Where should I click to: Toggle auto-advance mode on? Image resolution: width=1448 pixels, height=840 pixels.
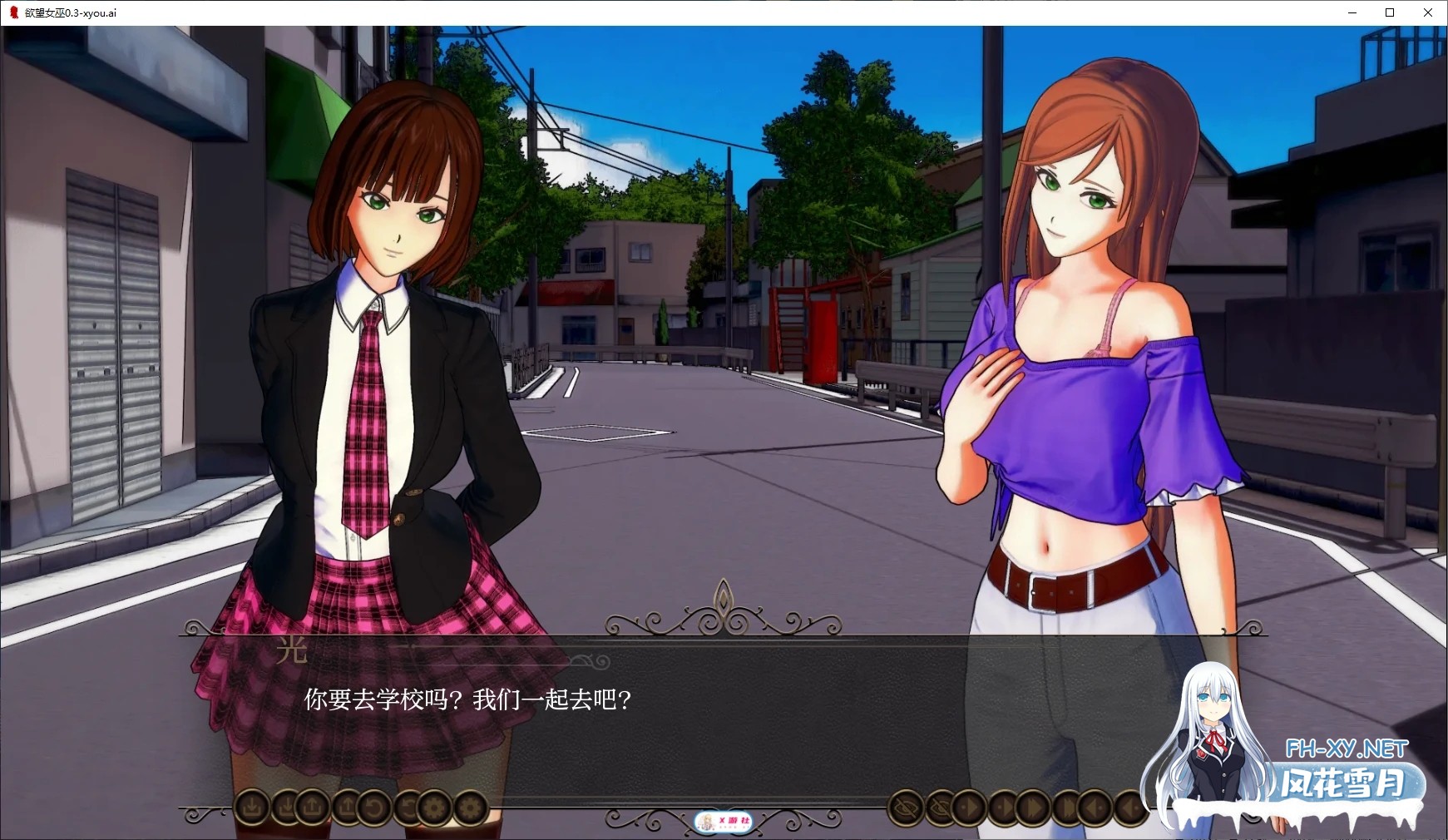pos(1004,808)
